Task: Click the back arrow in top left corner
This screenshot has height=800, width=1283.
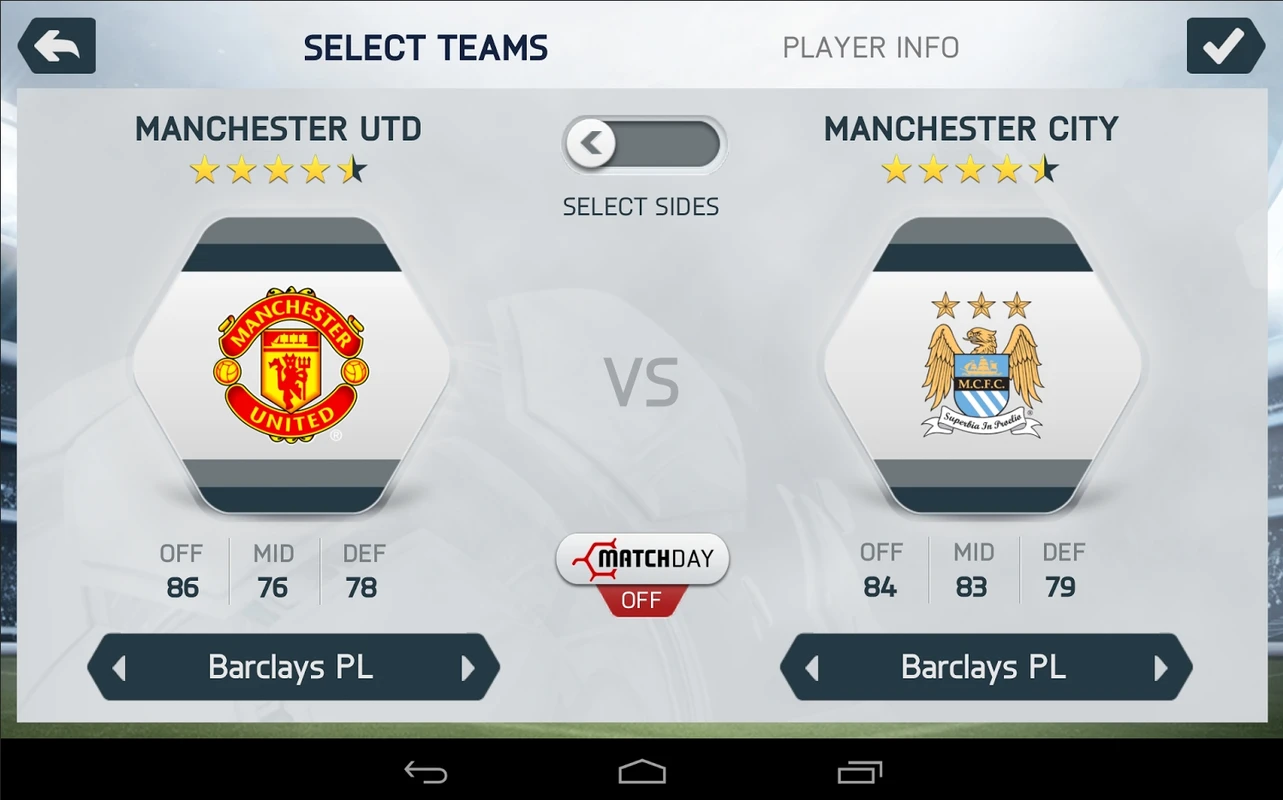Action: [x=56, y=45]
